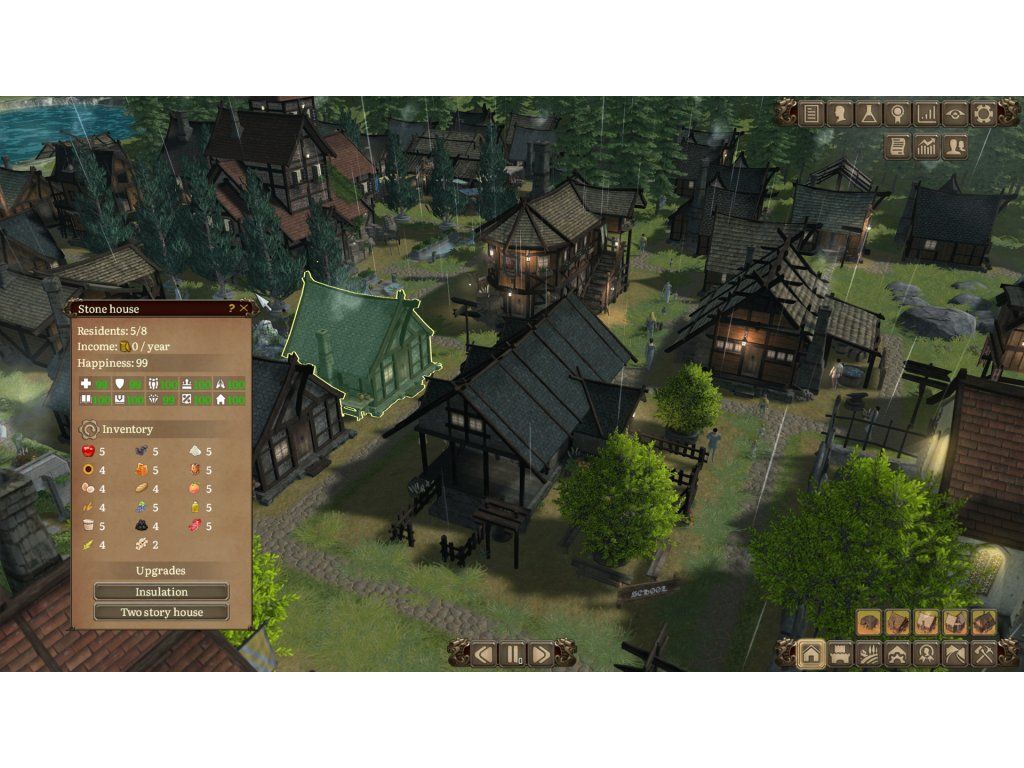Image resolution: width=1024 pixels, height=768 pixels.
Task: Upgrade to a Two story house
Action: pos(161,612)
